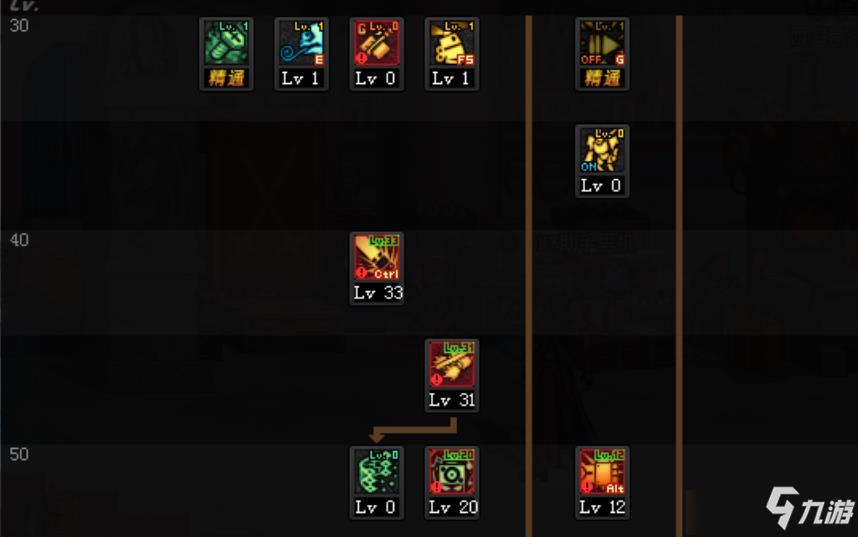The width and height of the screenshot is (858, 537).
Task: Click the blue Lv 1 skill bound to E
Action: point(301,44)
